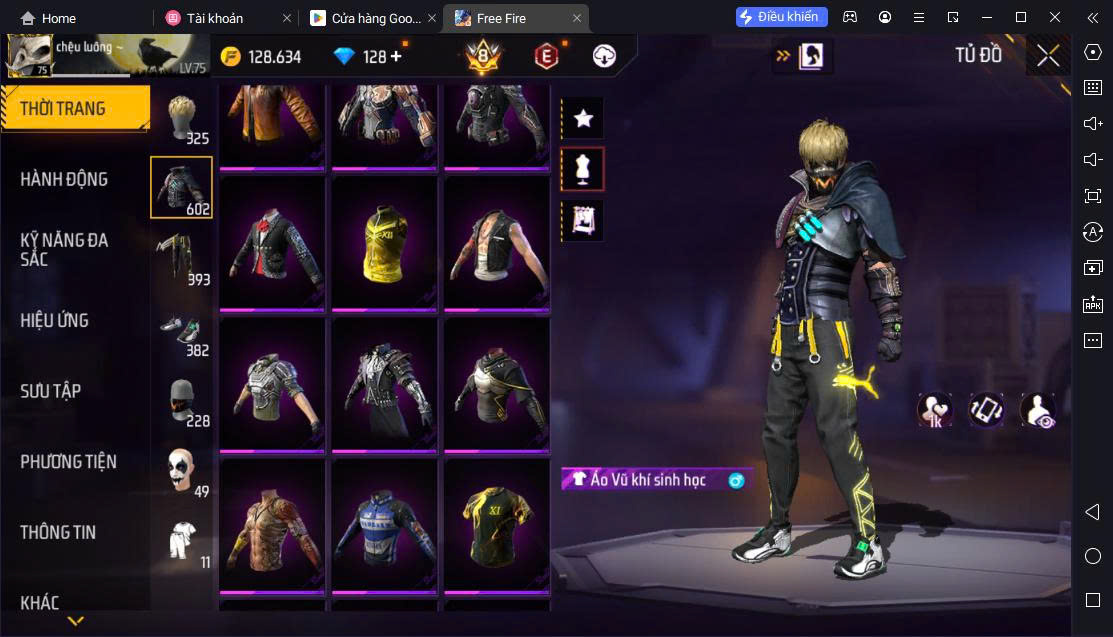Show the Thông Tin tab
This screenshot has width=1113, height=637.
[x=59, y=533]
